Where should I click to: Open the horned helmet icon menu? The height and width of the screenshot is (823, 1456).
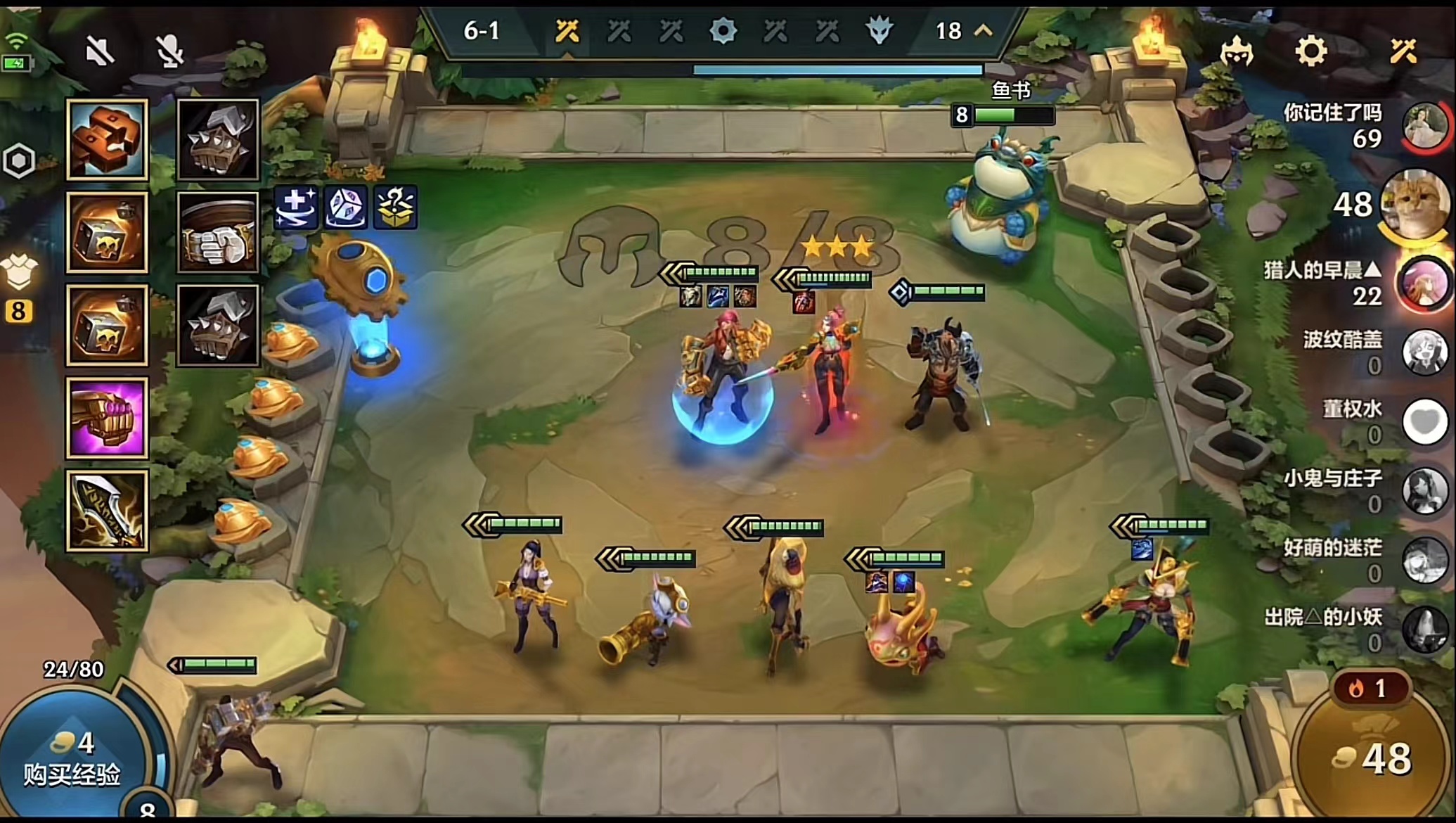(1237, 51)
